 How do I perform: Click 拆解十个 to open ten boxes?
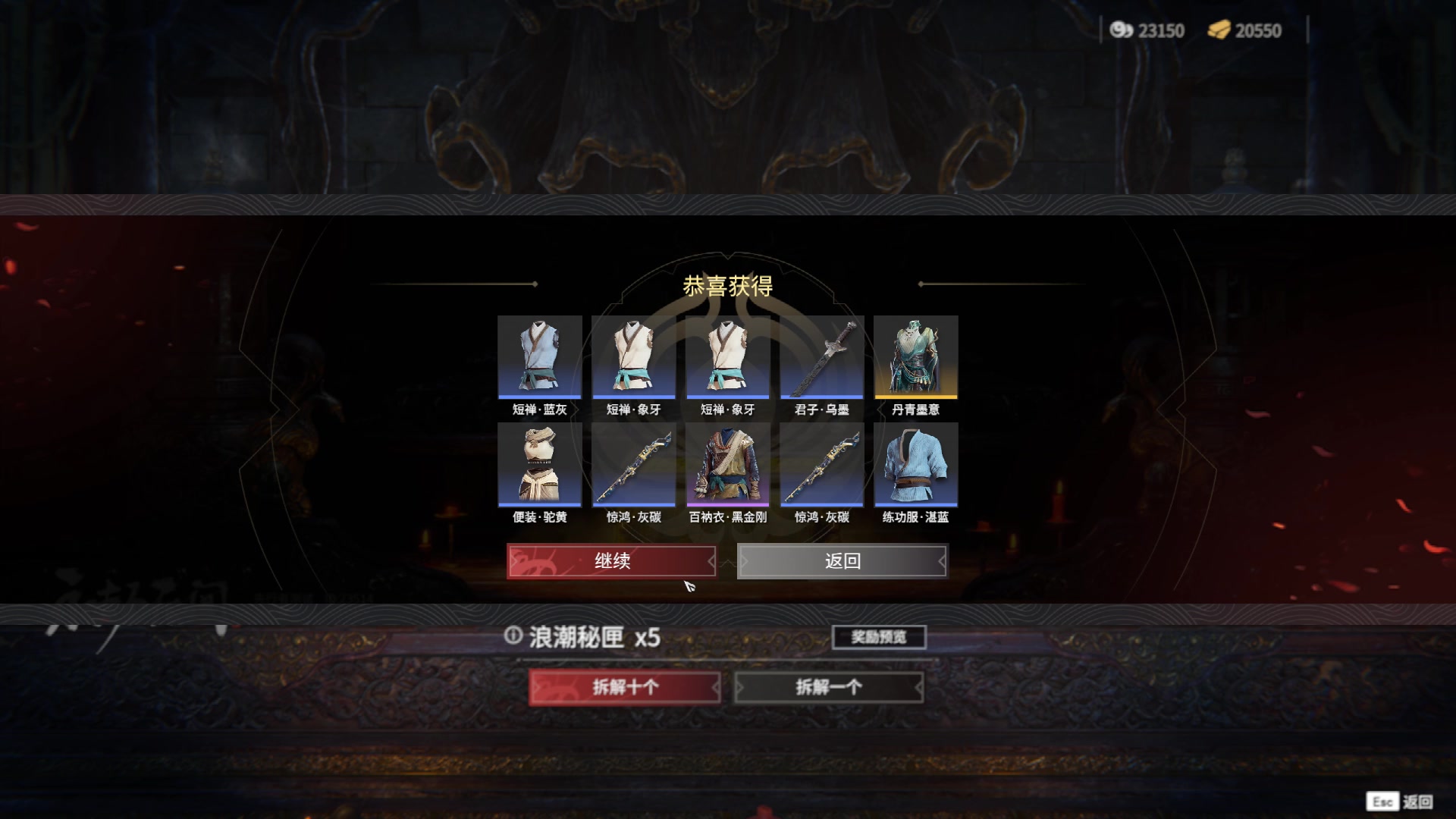(626, 685)
